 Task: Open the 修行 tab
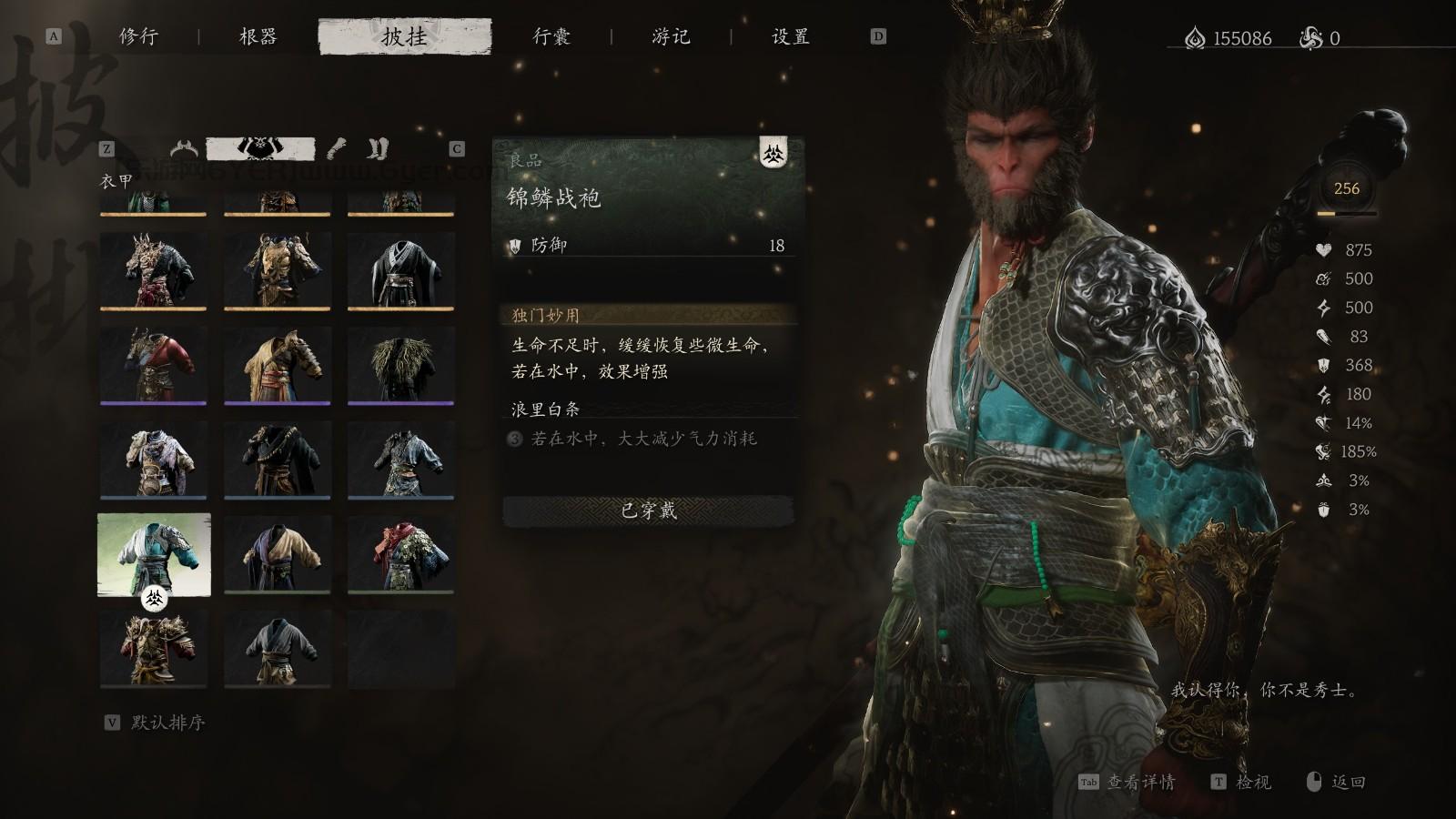click(x=138, y=37)
